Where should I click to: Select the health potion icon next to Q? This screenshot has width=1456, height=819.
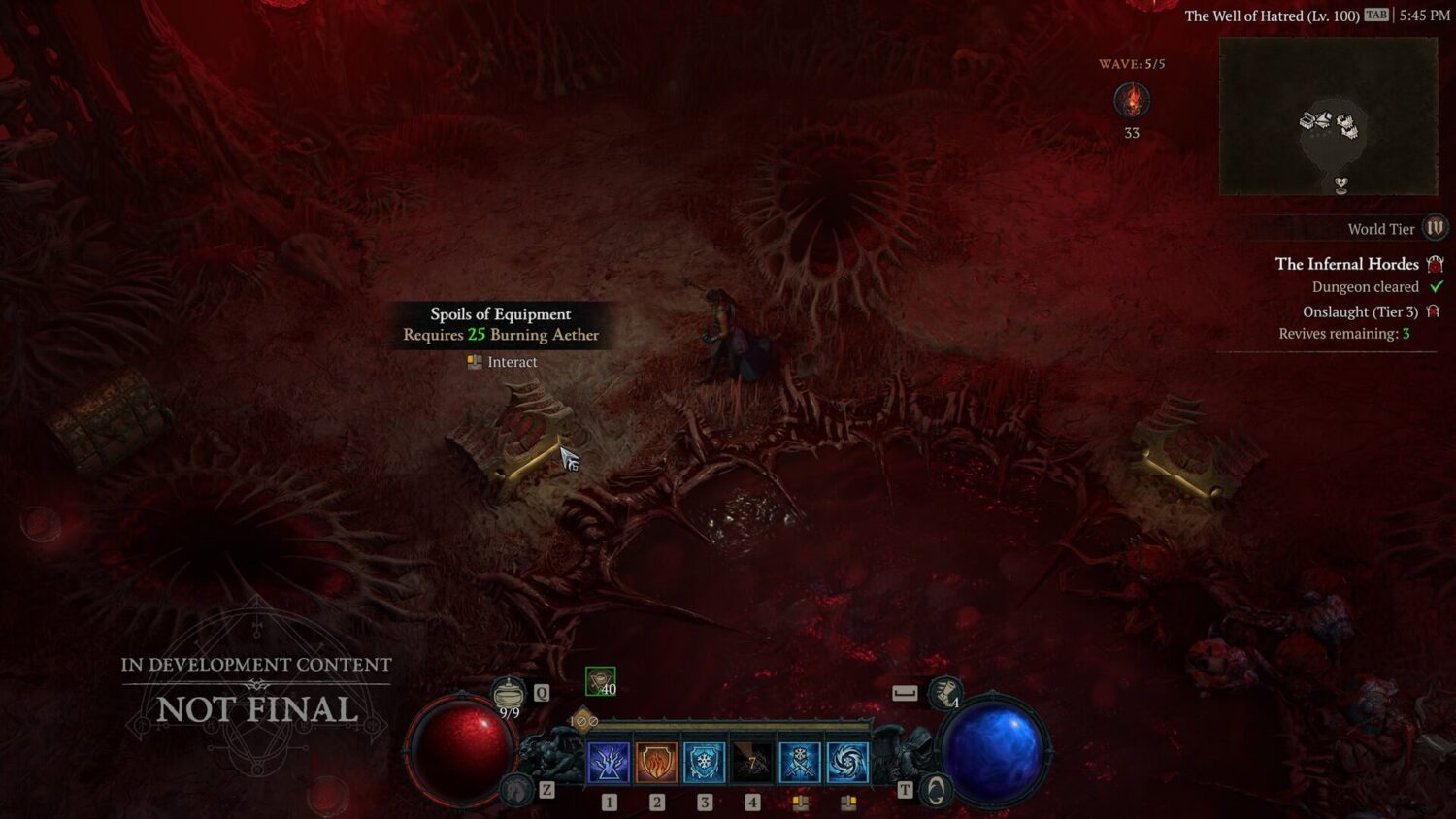coord(510,693)
